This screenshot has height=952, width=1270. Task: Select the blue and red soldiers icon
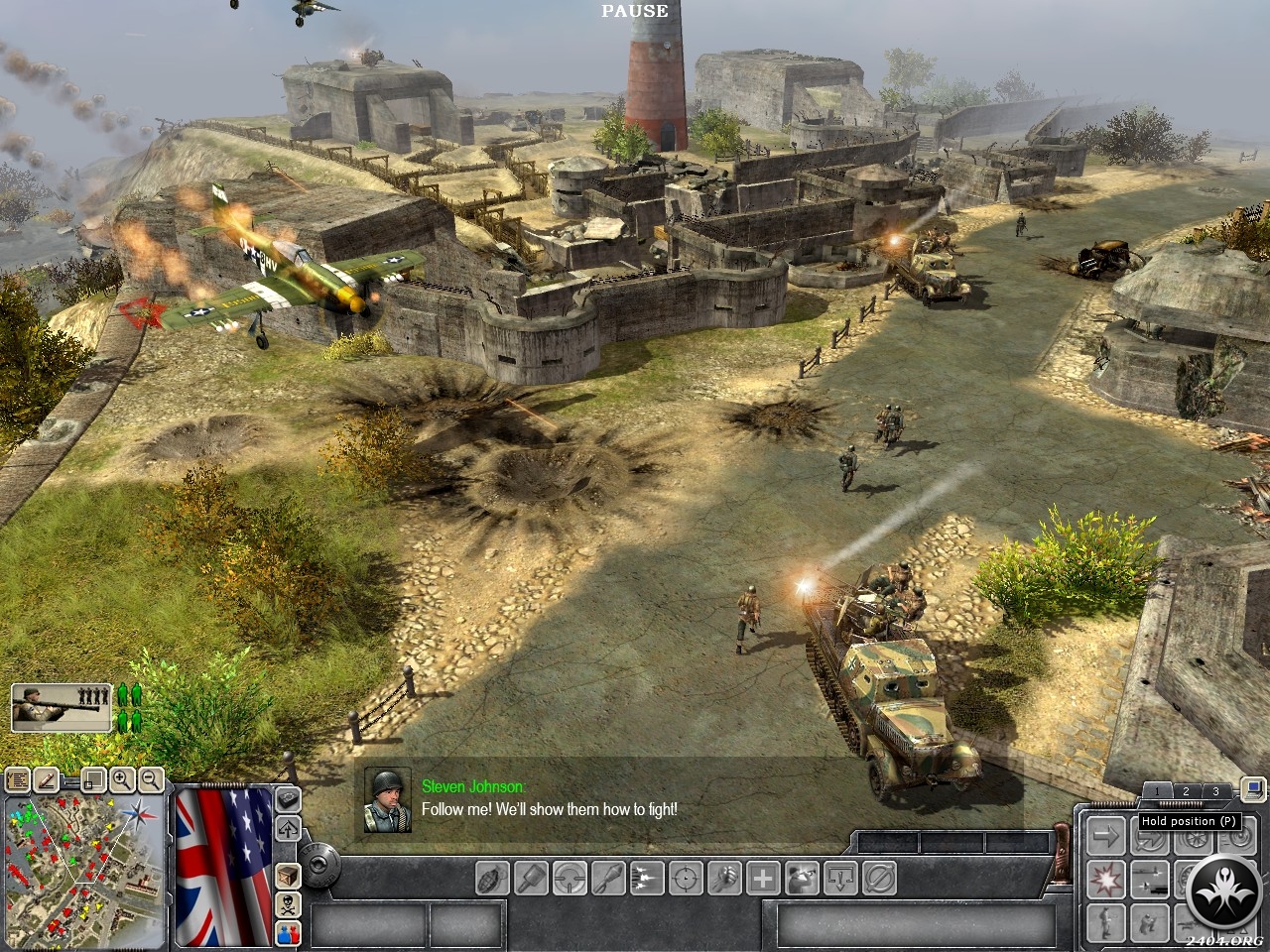pos(288,931)
